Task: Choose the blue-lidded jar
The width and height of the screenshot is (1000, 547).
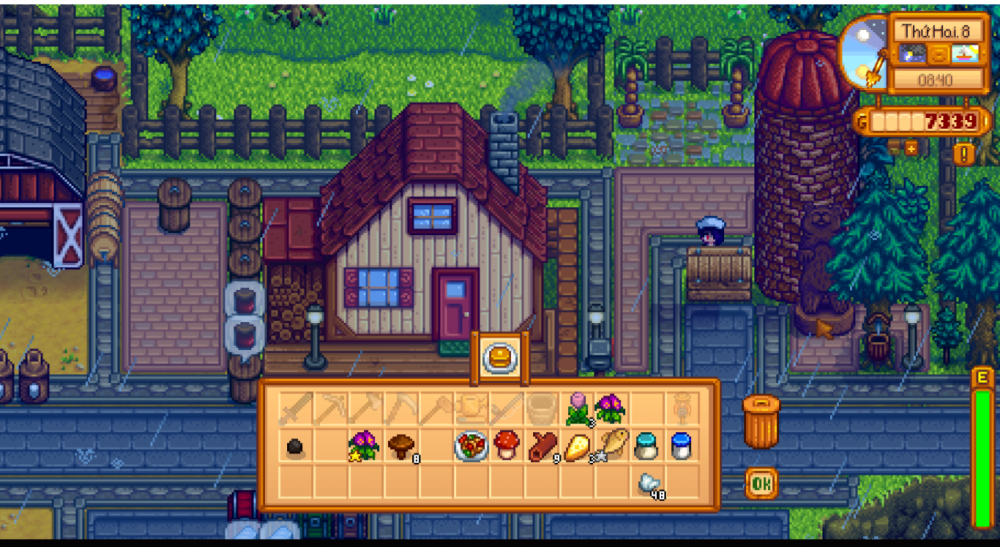Action: 681,444
